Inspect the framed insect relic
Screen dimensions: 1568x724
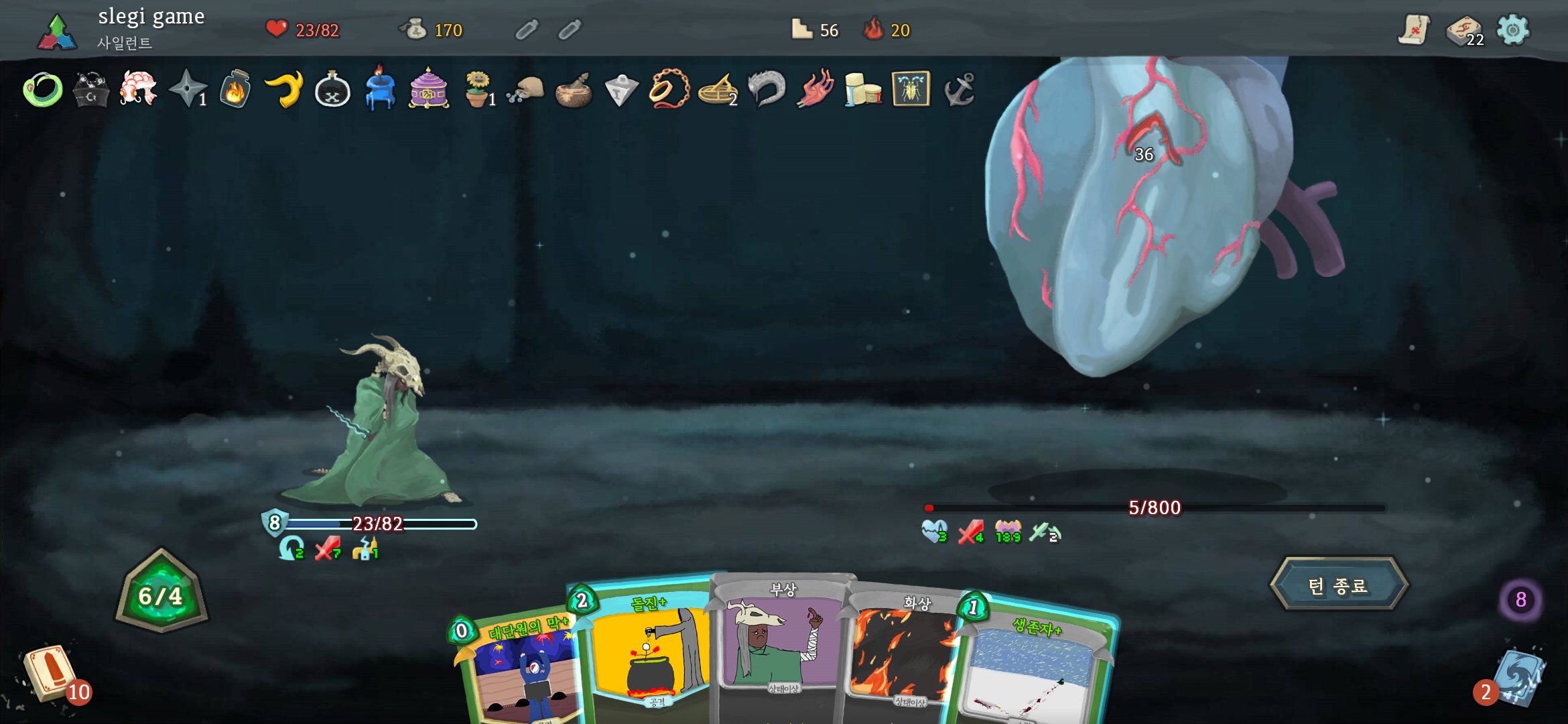pos(911,89)
